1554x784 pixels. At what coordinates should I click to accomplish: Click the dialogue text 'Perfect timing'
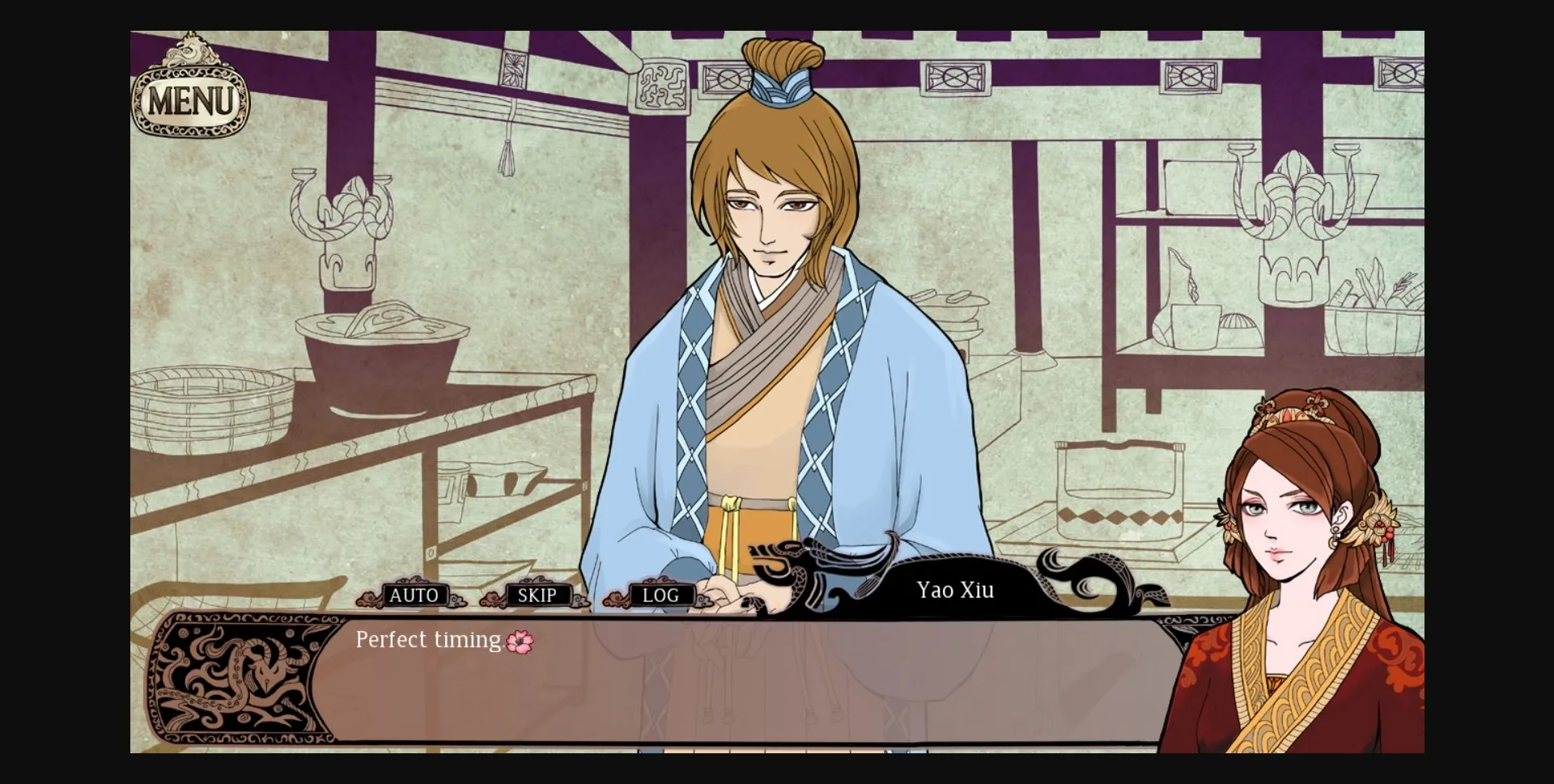click(427, 640)
